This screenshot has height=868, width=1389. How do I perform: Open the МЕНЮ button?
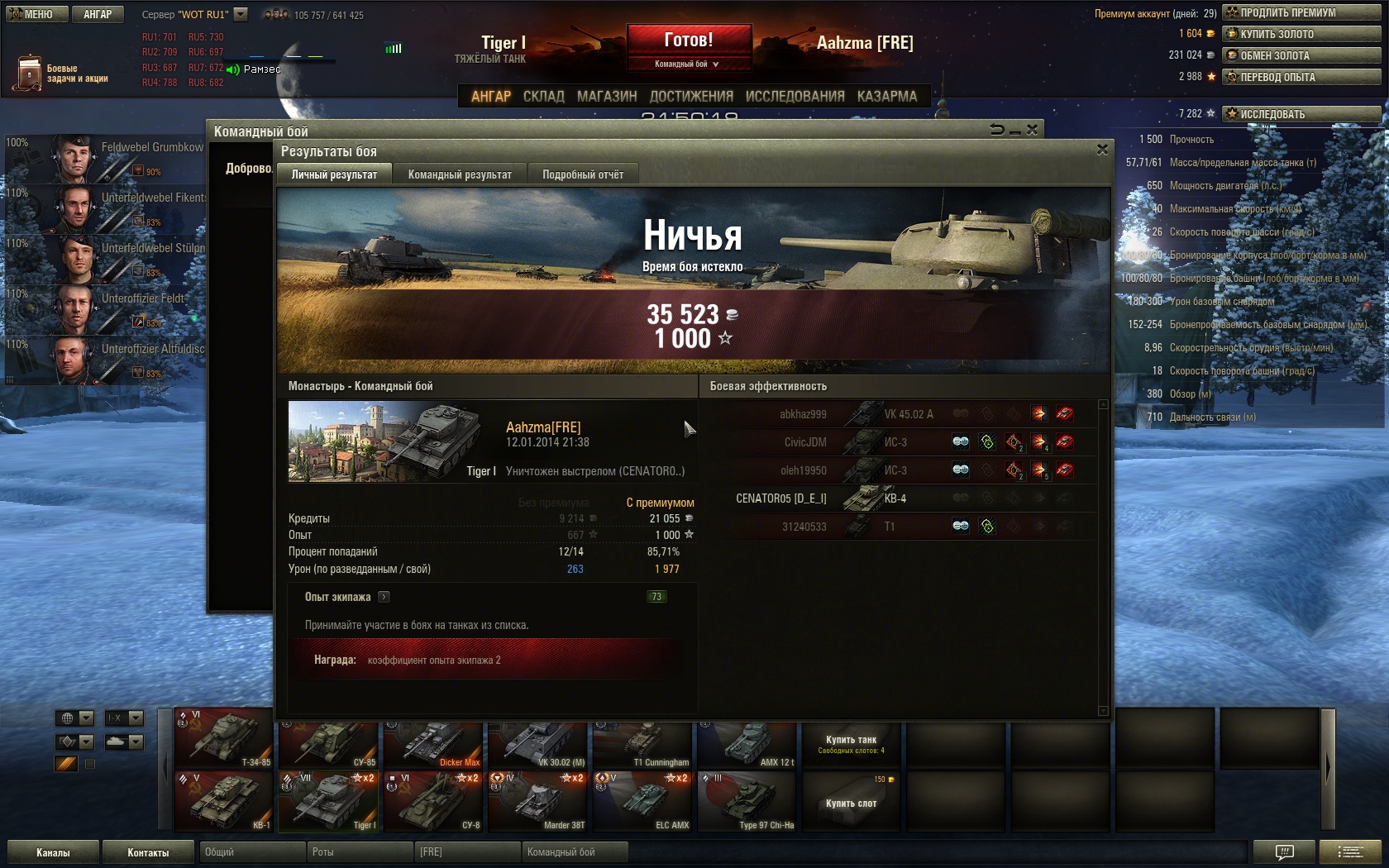point(35,14)
